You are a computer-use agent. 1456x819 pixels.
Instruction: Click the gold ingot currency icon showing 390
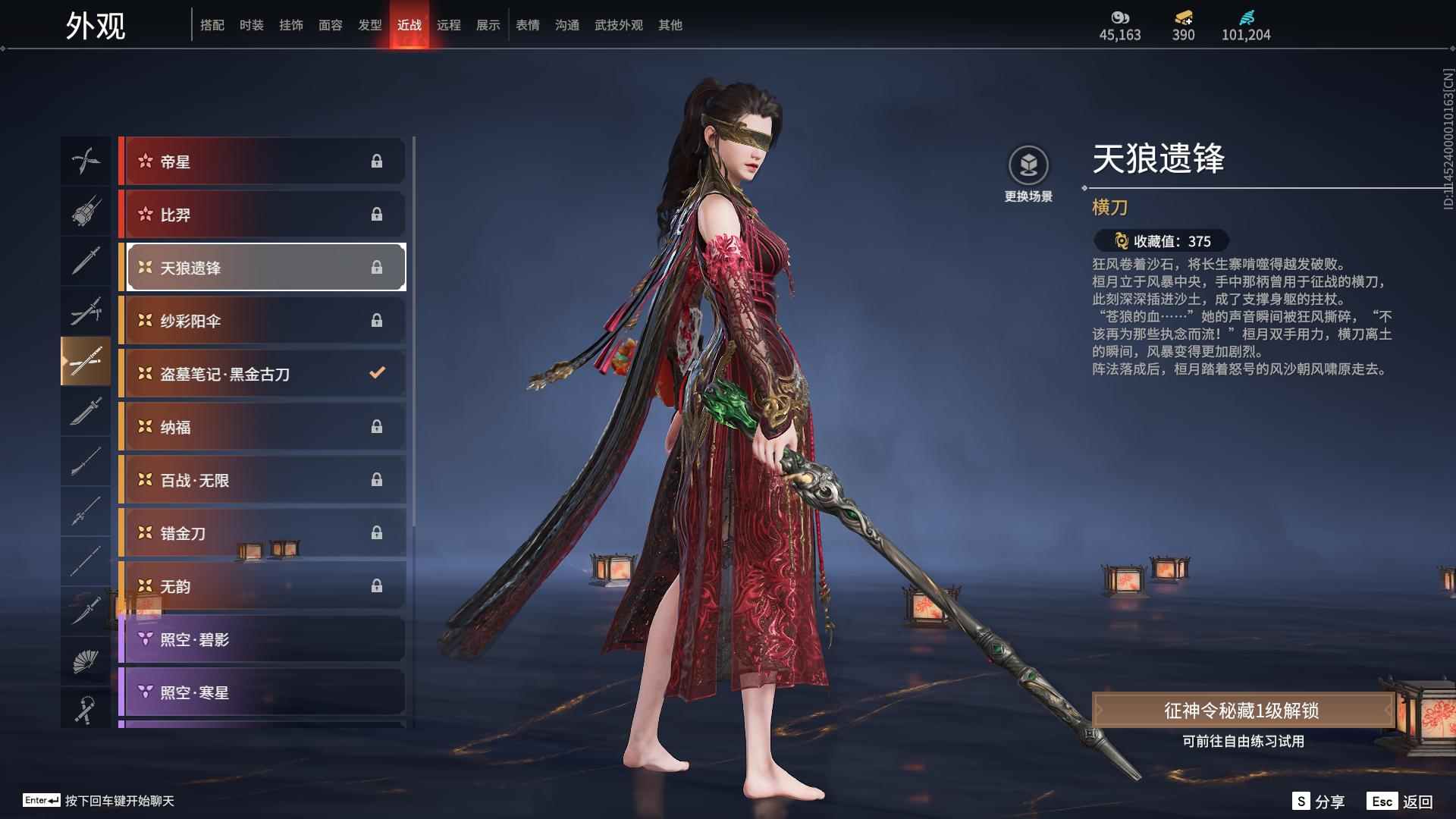pyautogui.click(x=1182, y=17)
